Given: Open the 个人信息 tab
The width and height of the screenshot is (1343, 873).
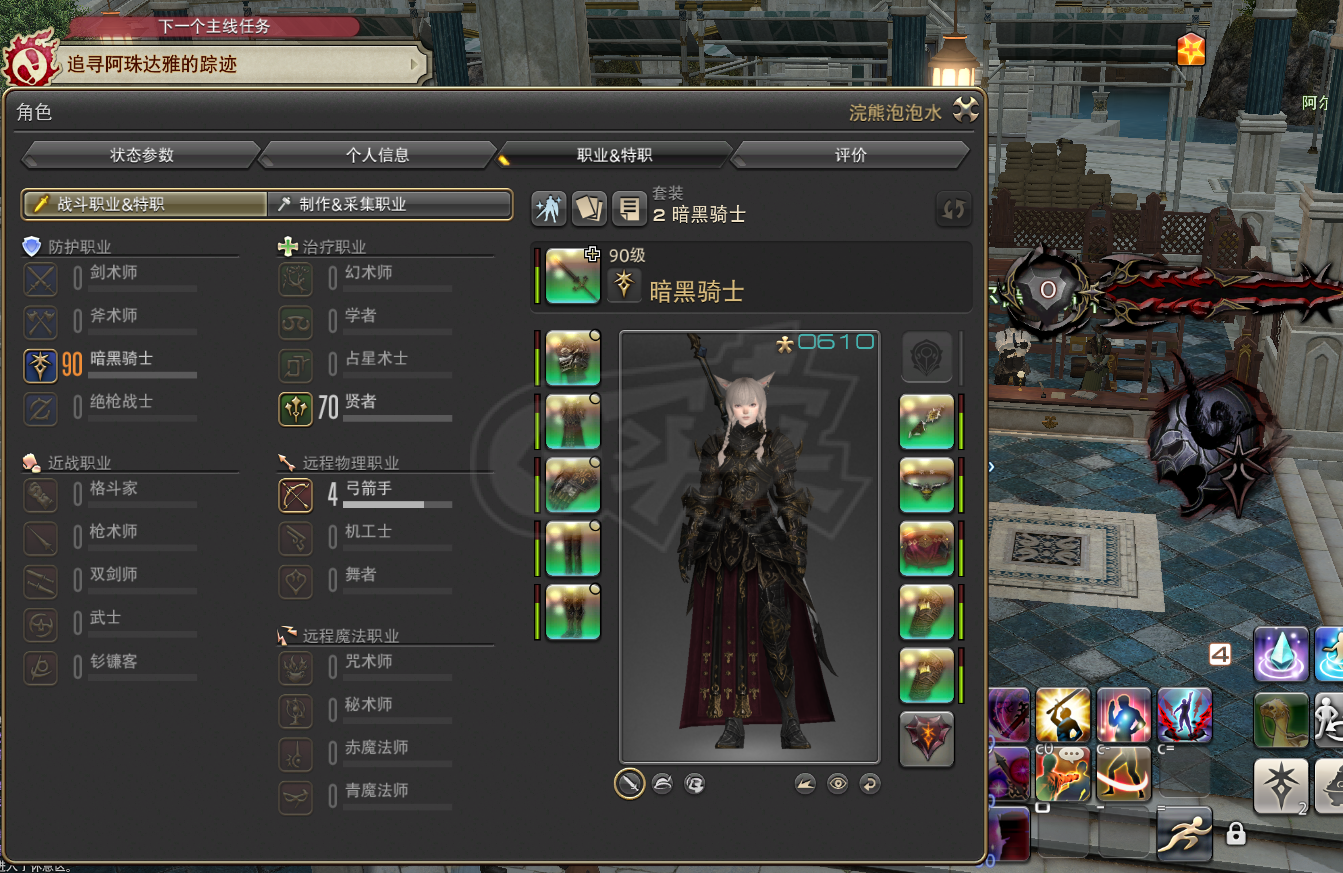Looking at the screenshot, I should click(x=377, y=155).
